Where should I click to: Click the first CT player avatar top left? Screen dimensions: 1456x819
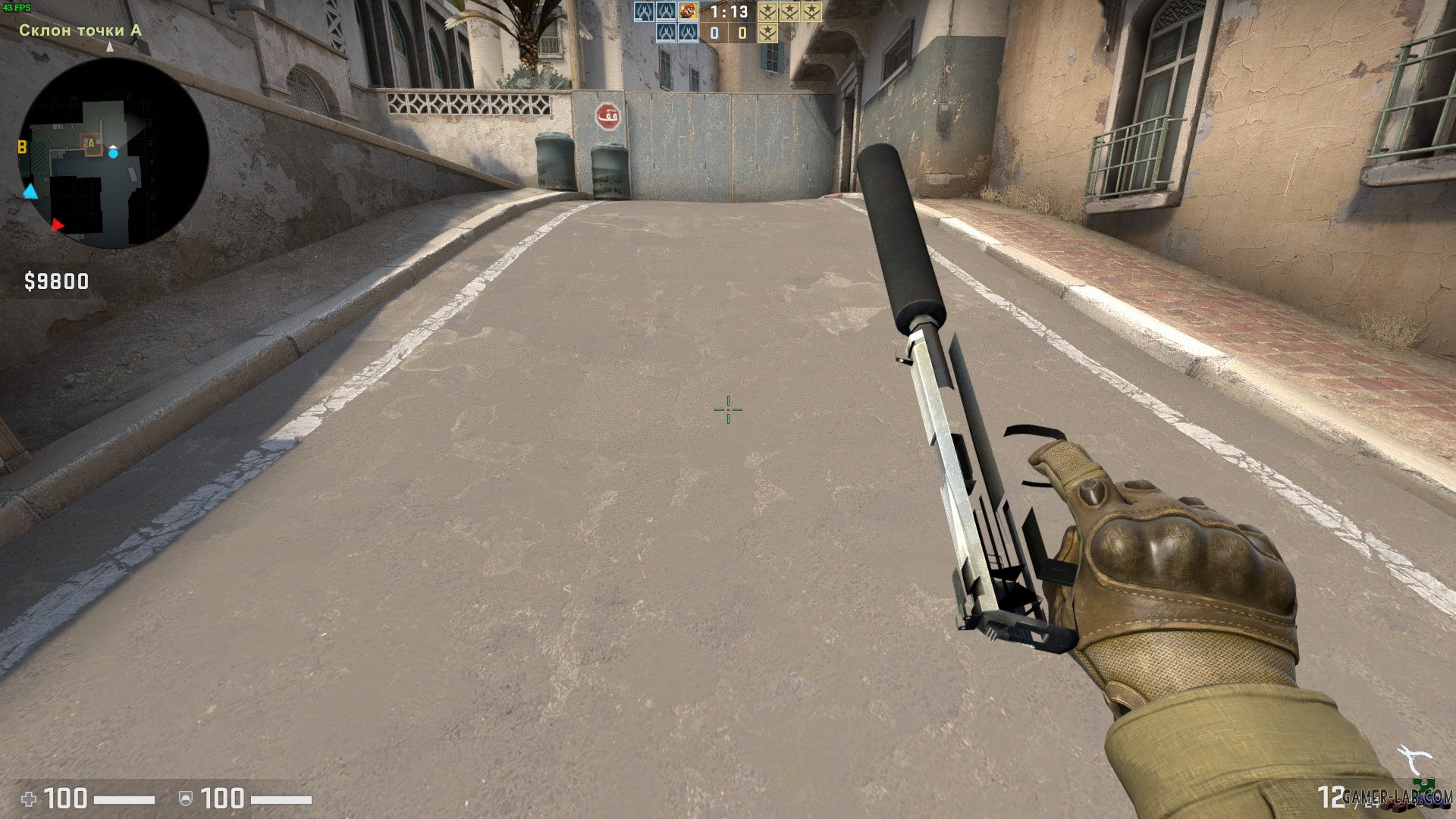(x=644, y=11)
